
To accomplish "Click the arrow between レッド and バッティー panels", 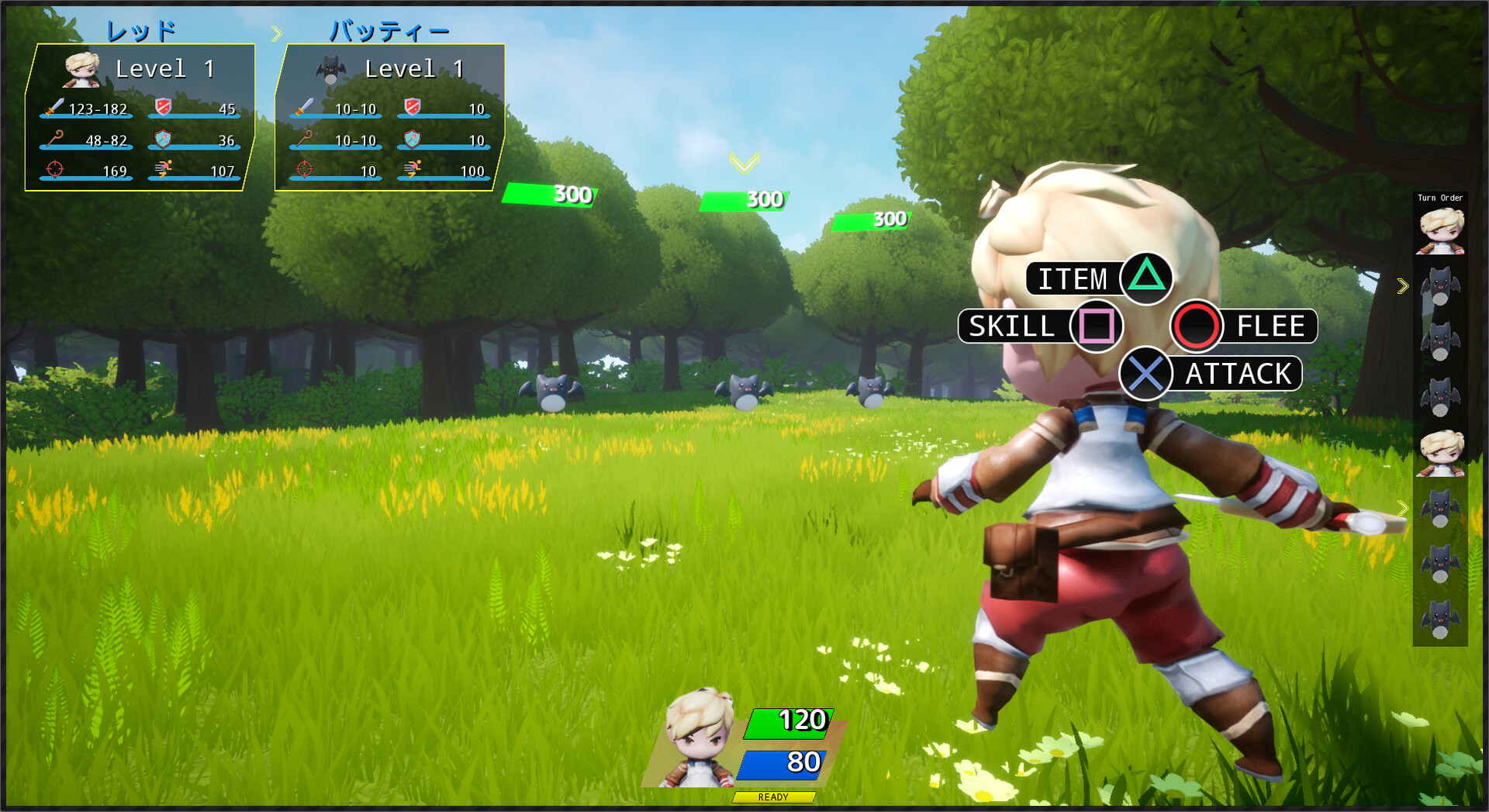I will click(277, 32).
